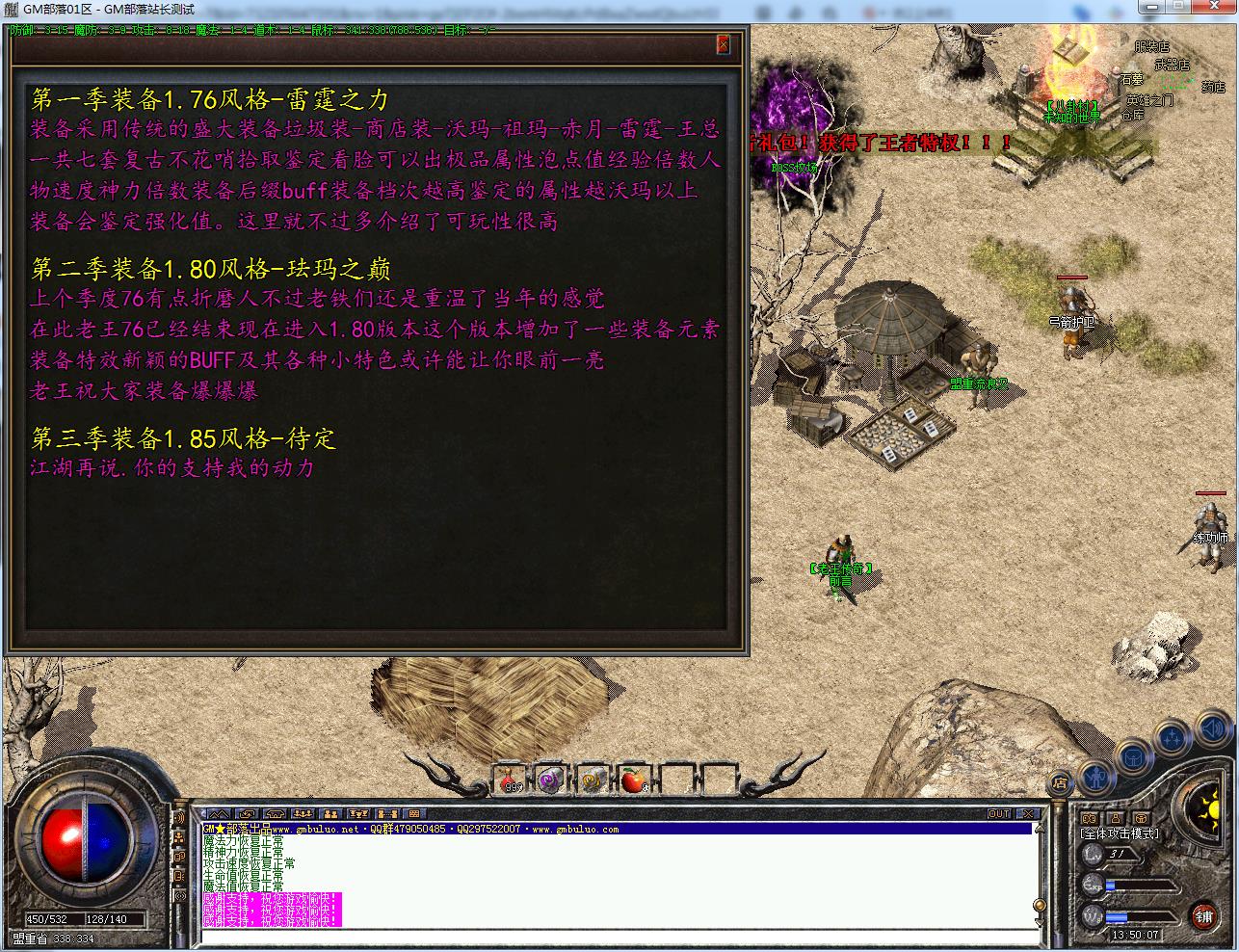Click the speaker sound icon on the right HUD
1239x952 pixels.
click(1212, 728)
